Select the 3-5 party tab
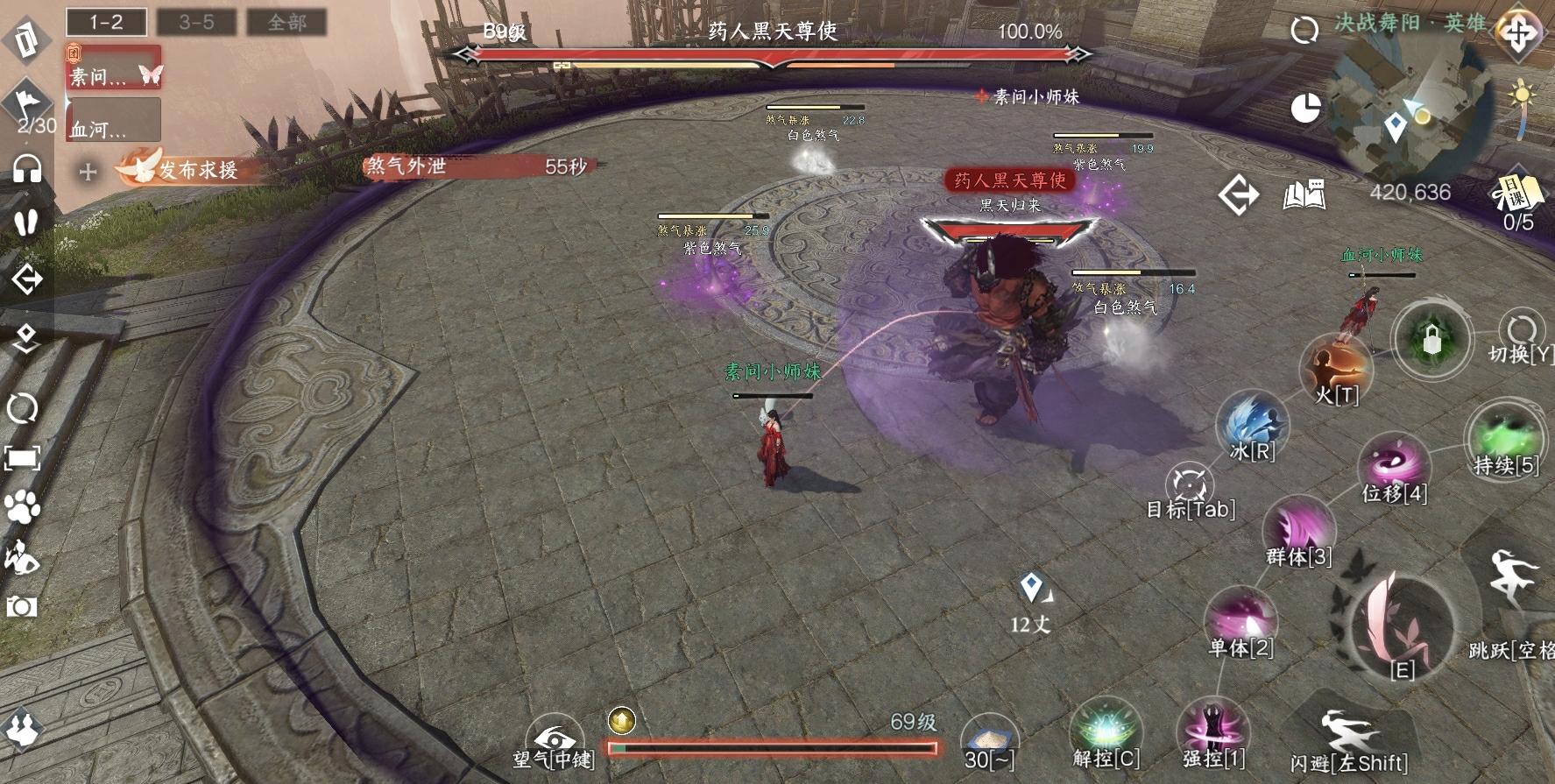The width and height of the screenshot is (1555, 784). [196, 22]
